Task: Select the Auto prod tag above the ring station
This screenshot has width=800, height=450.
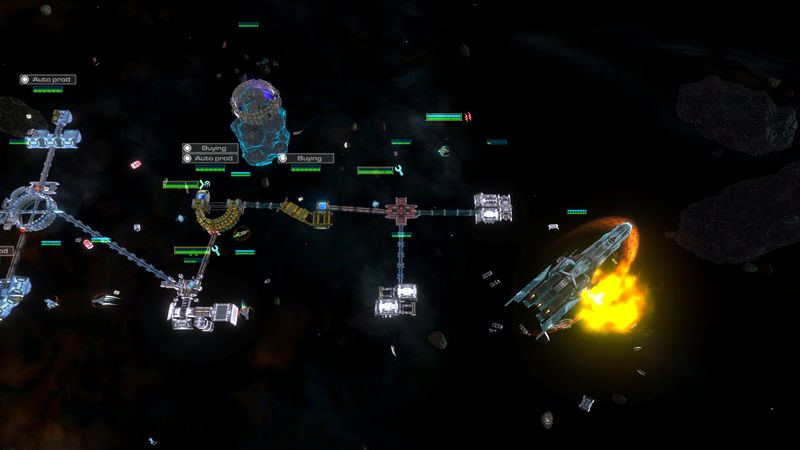Action: (x=47, y=80)
